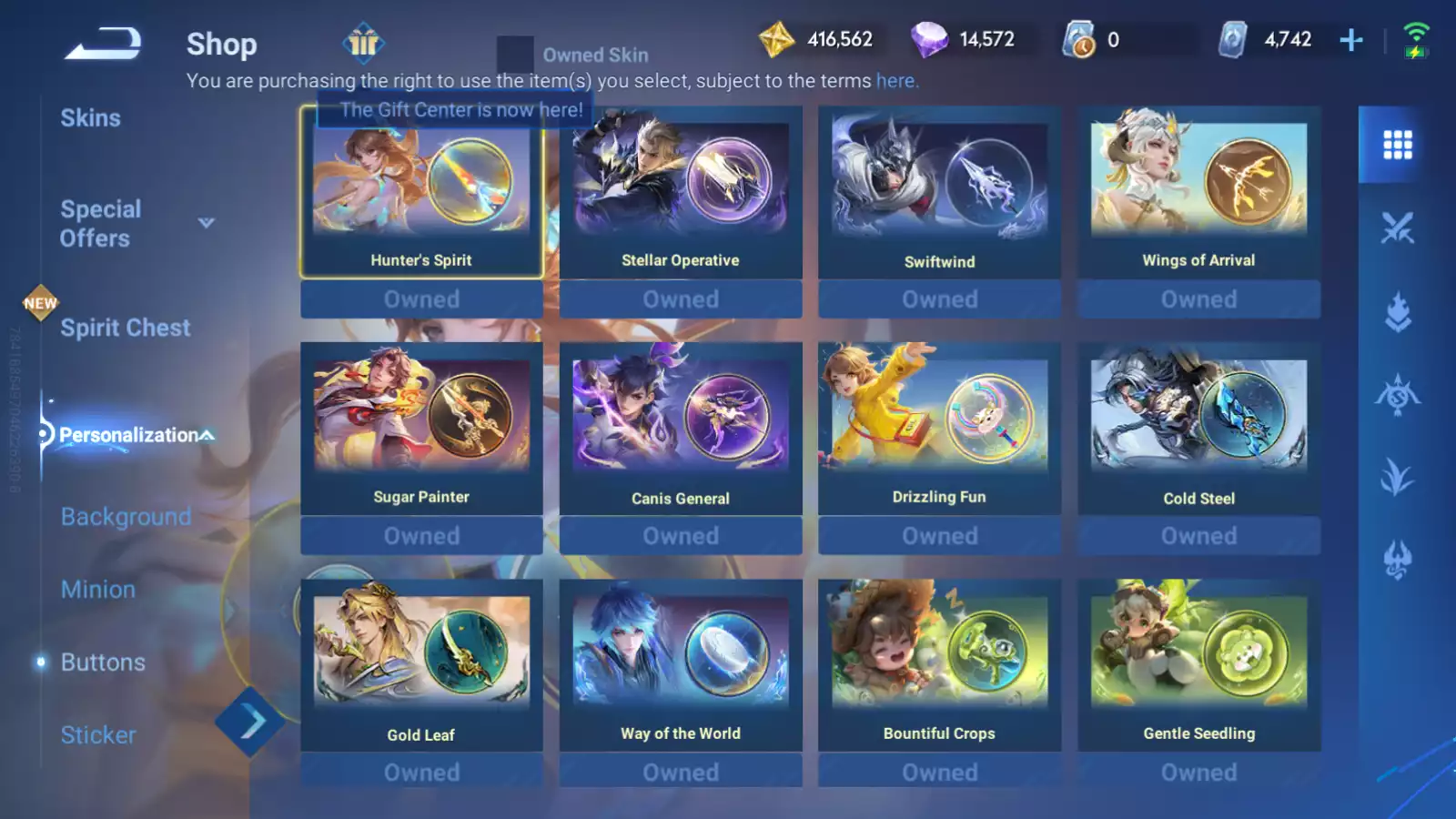The image size is (1456, 819).
Task: Toggle the Owned Skin checkbox
Action: coord(515,55)
